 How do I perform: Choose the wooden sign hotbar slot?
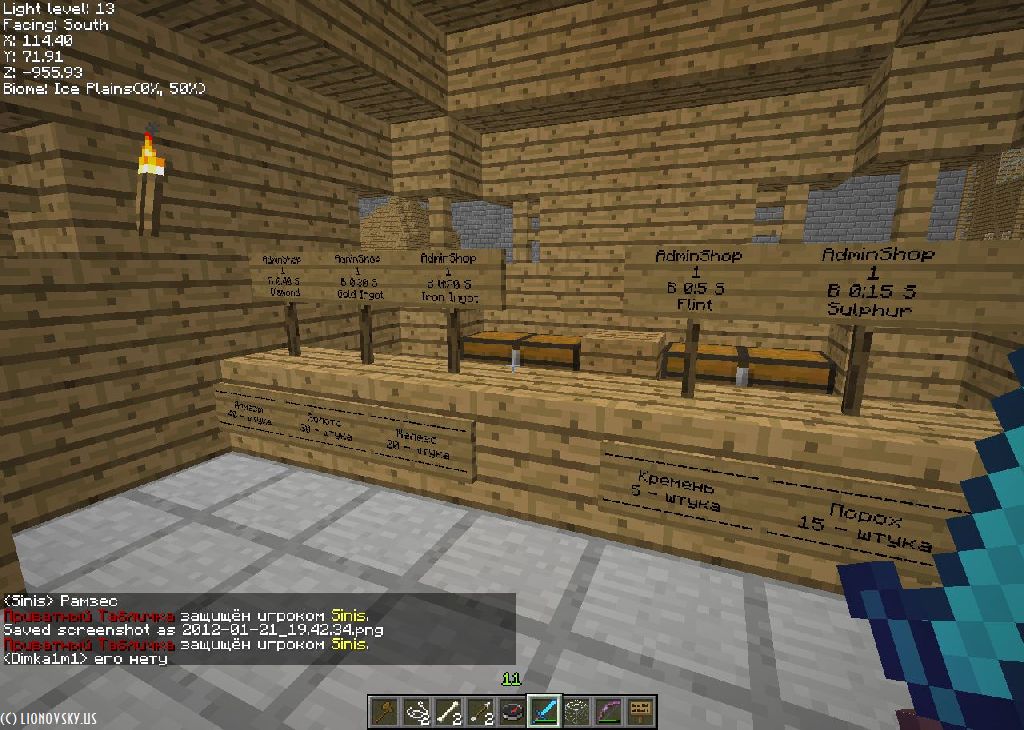(640, 711)
